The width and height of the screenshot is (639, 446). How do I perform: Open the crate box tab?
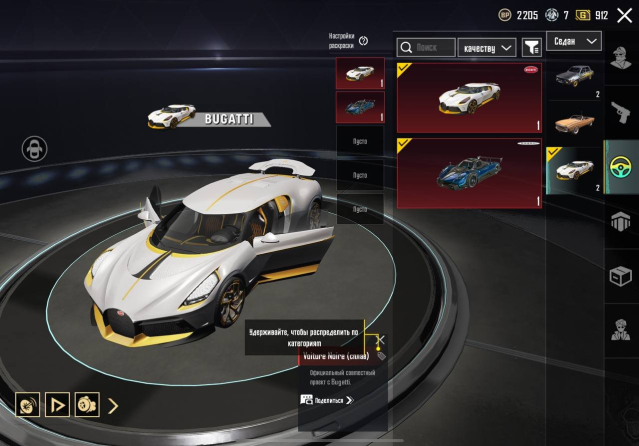(621, 273)
